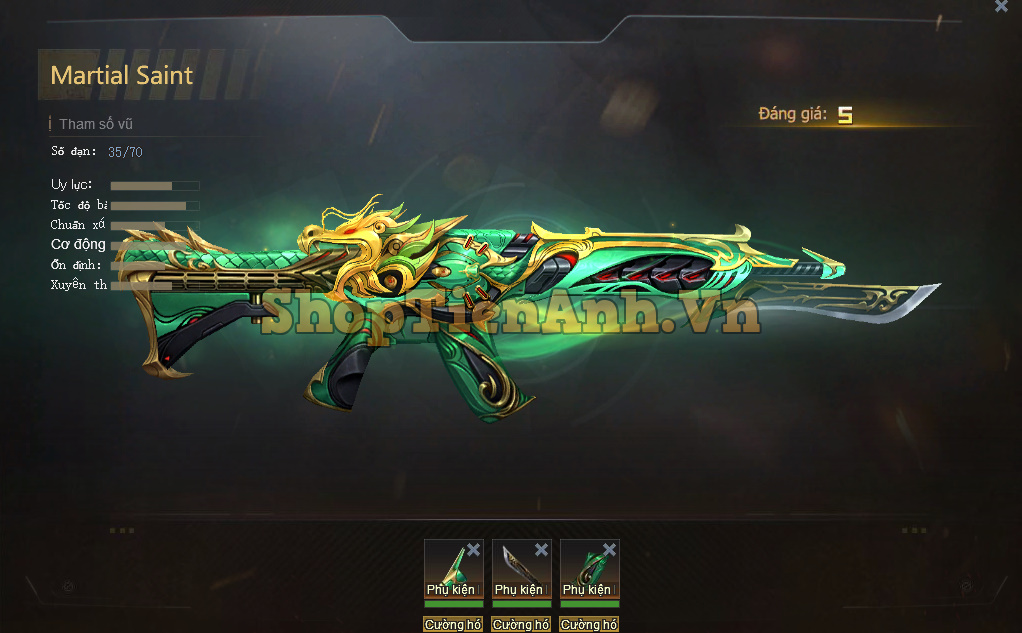Close the Martial Saint weapon window
The height and width of the screenshot is (633, 1022).
(1001, 6)
